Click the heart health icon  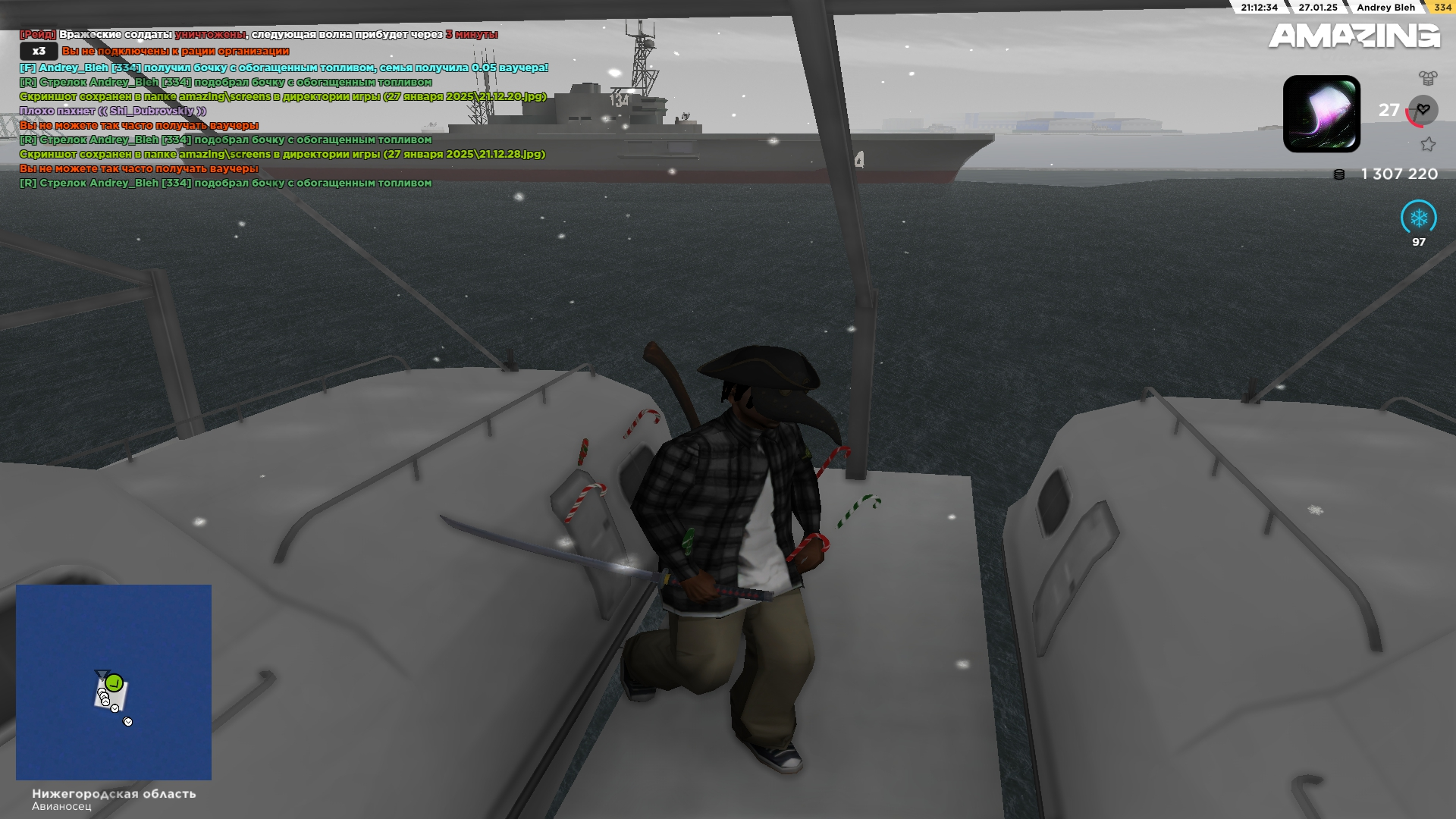(x=1423, y=110)
